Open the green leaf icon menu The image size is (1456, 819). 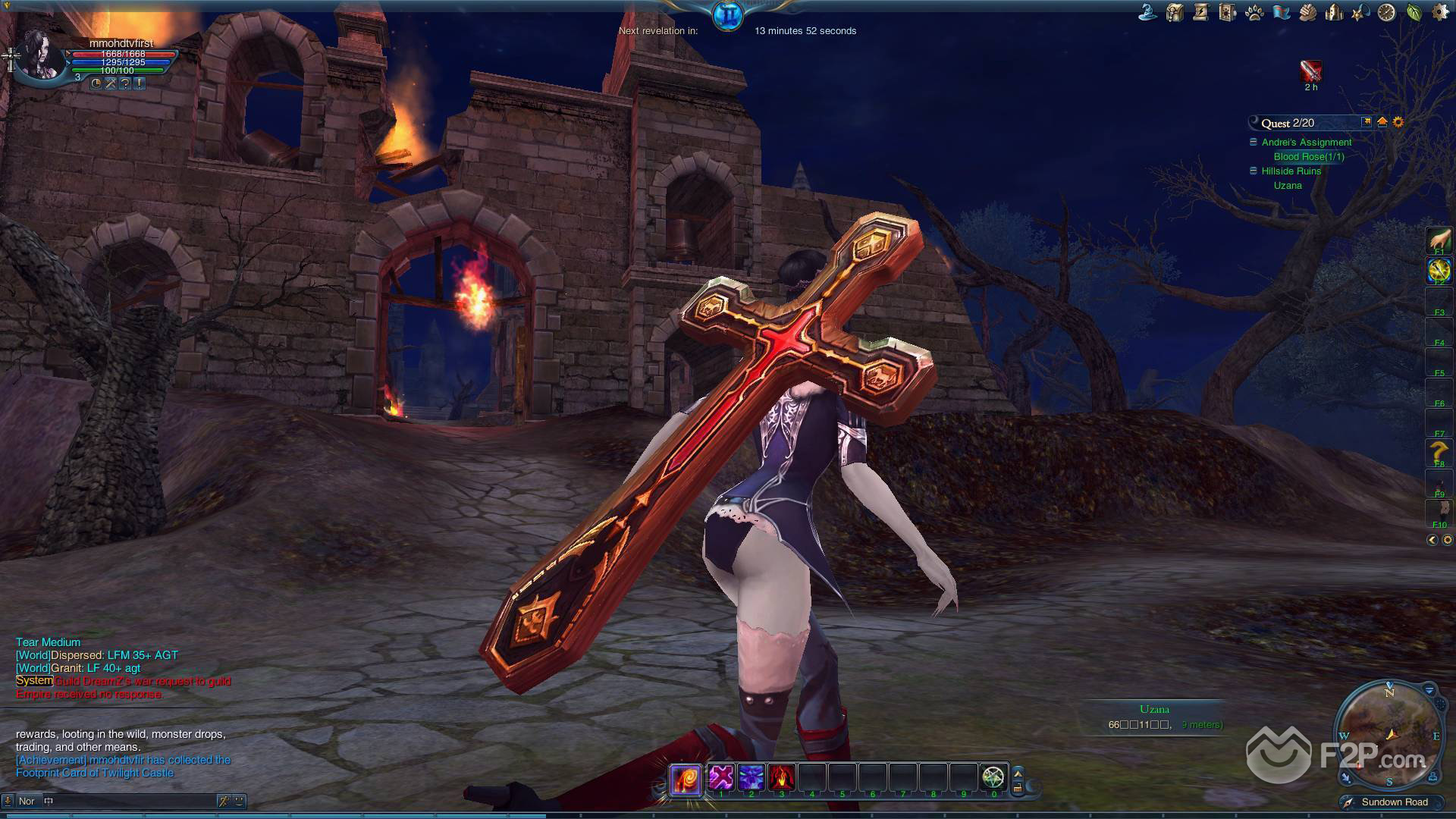tap(1414, 12)
